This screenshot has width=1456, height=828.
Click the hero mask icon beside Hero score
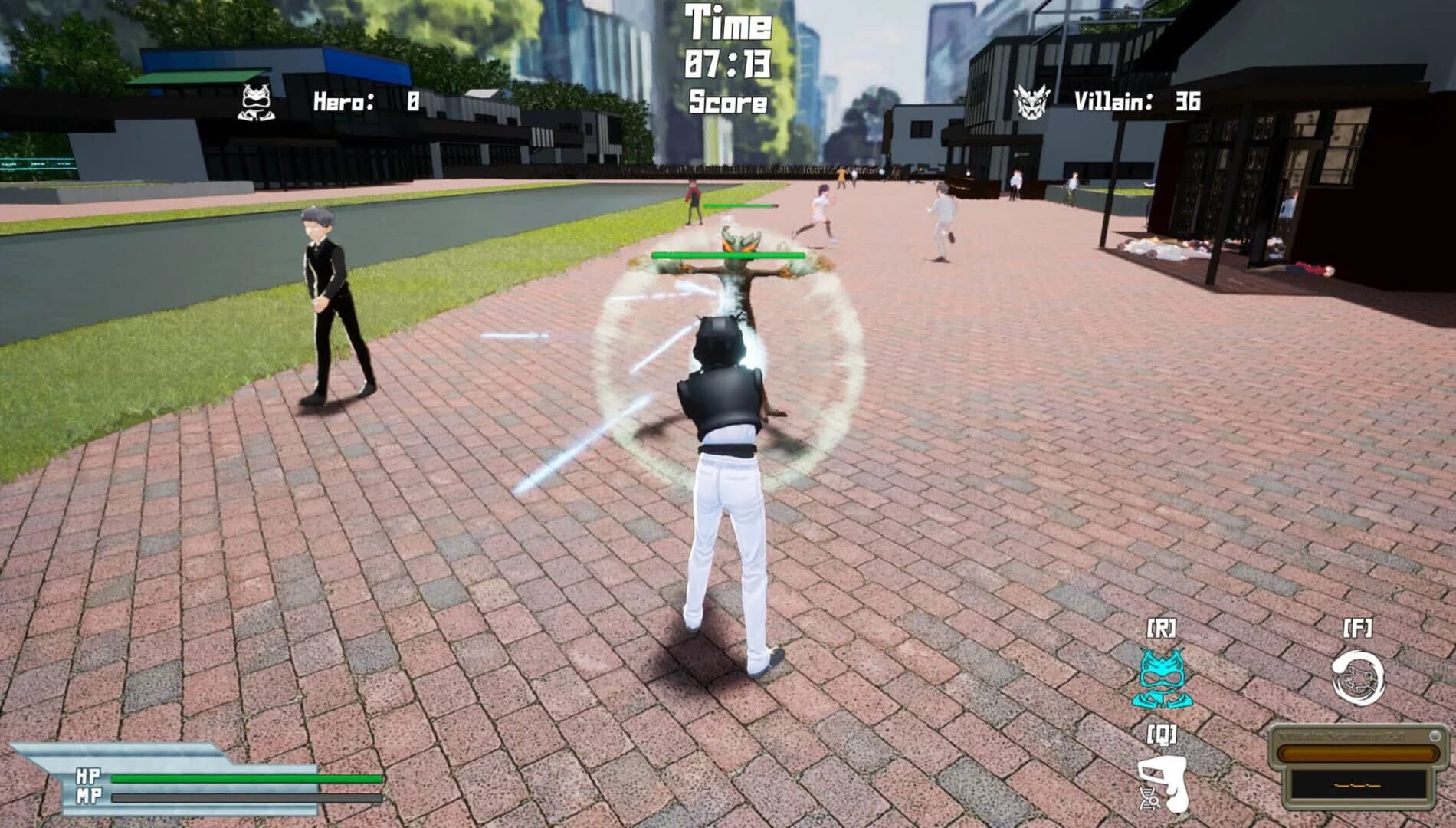(x=255, y=101)
